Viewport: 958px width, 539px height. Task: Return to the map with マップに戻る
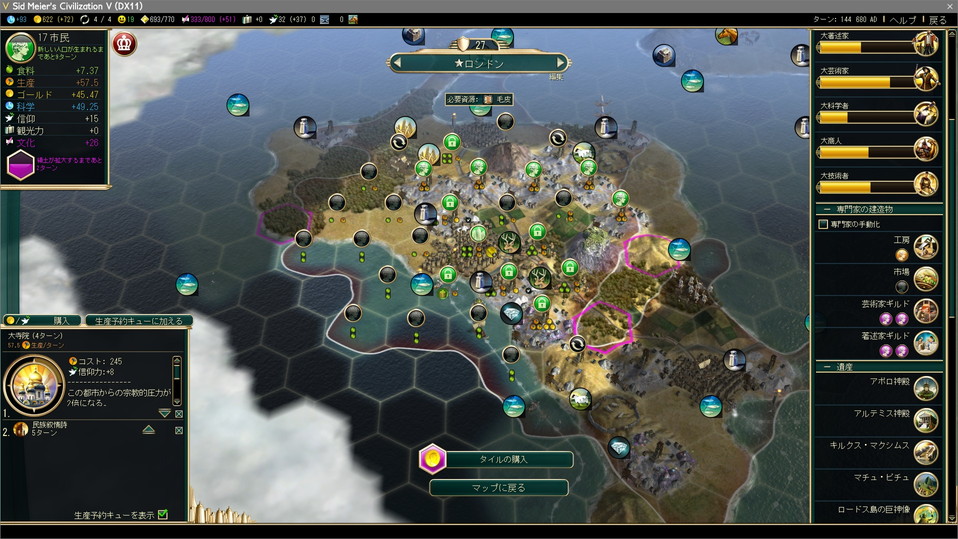[497, 488]
